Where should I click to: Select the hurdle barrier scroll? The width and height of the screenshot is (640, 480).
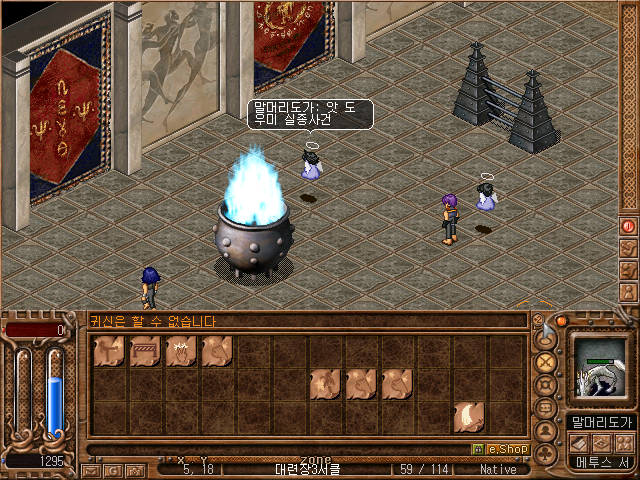(x=144, y=352)
